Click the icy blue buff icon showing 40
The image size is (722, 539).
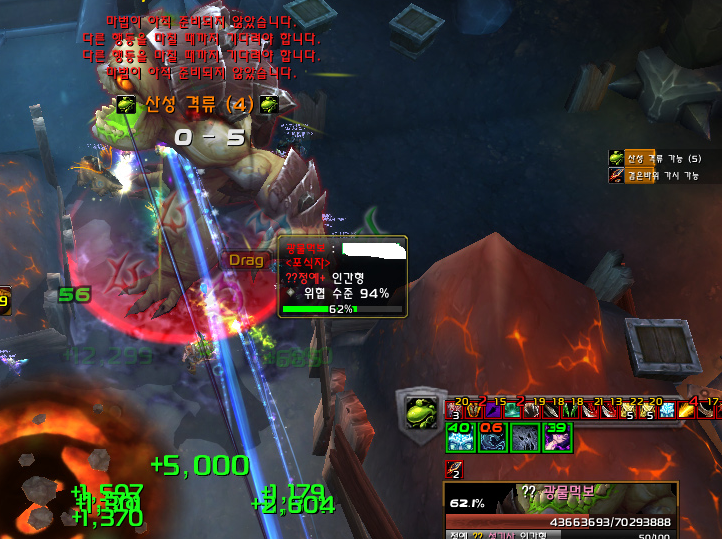[x=460, y=436]
